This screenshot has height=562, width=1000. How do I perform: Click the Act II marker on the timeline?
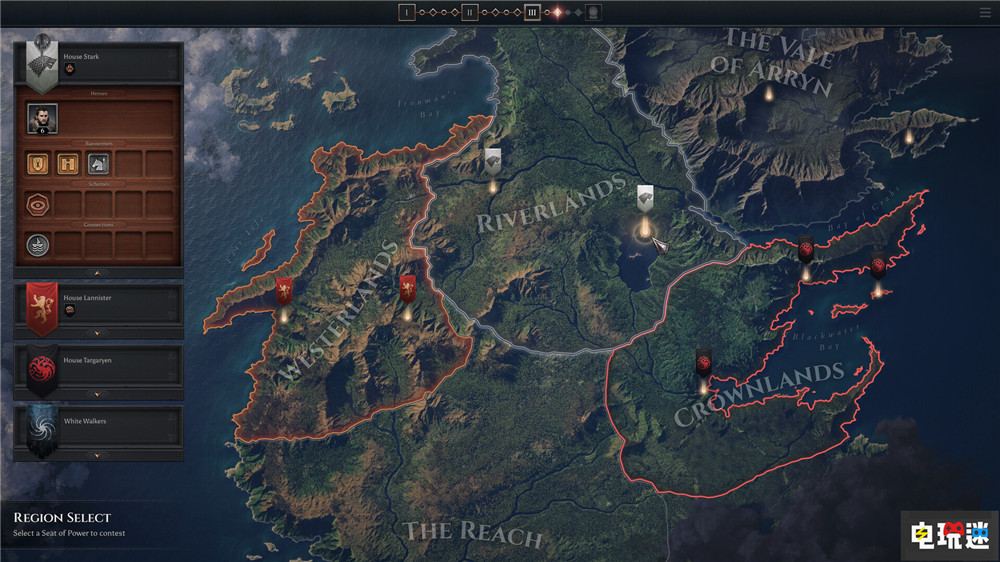(x=469, y=13)
